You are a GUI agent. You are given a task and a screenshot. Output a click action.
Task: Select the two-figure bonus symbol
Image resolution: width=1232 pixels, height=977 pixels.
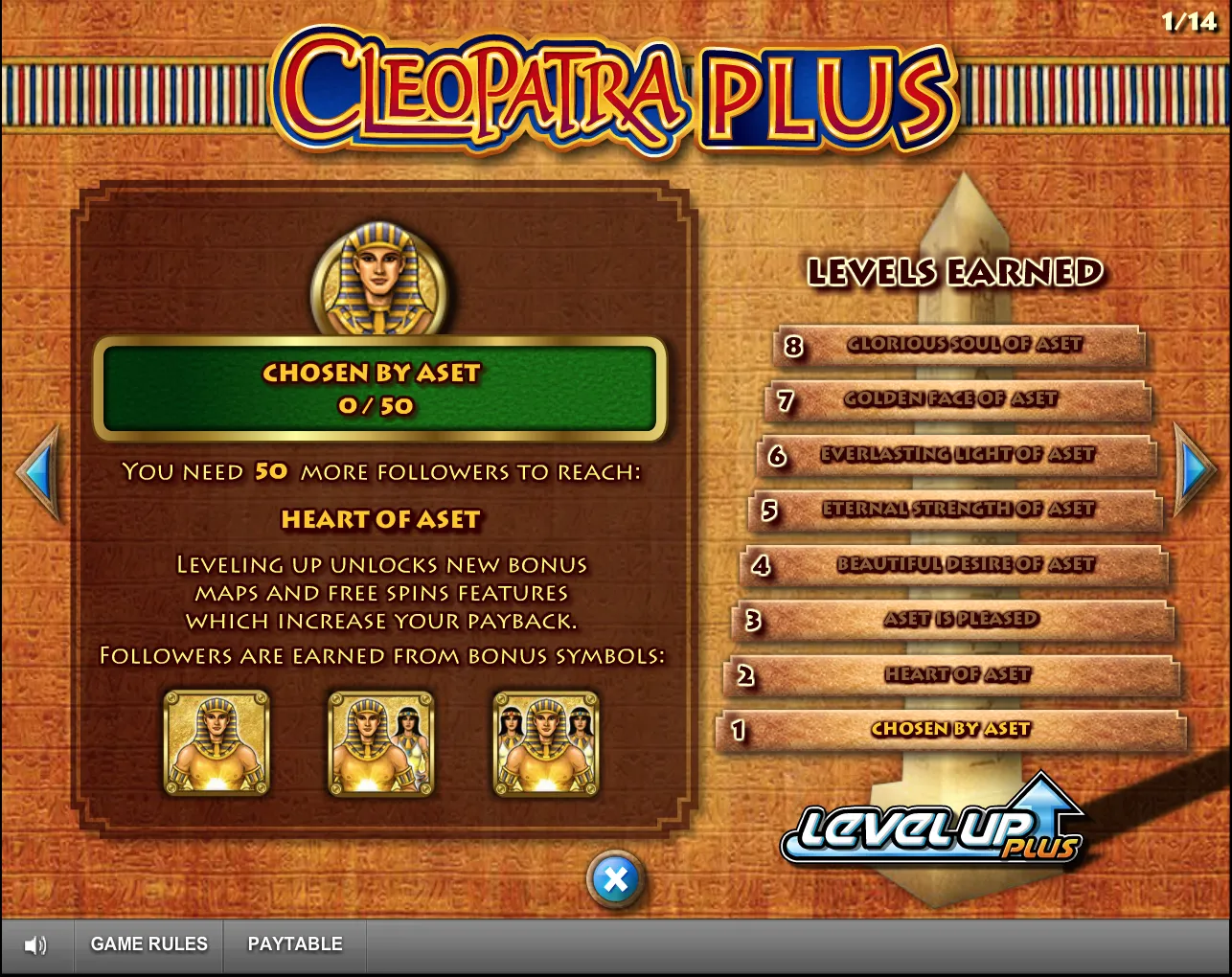[x=380, y=742]
